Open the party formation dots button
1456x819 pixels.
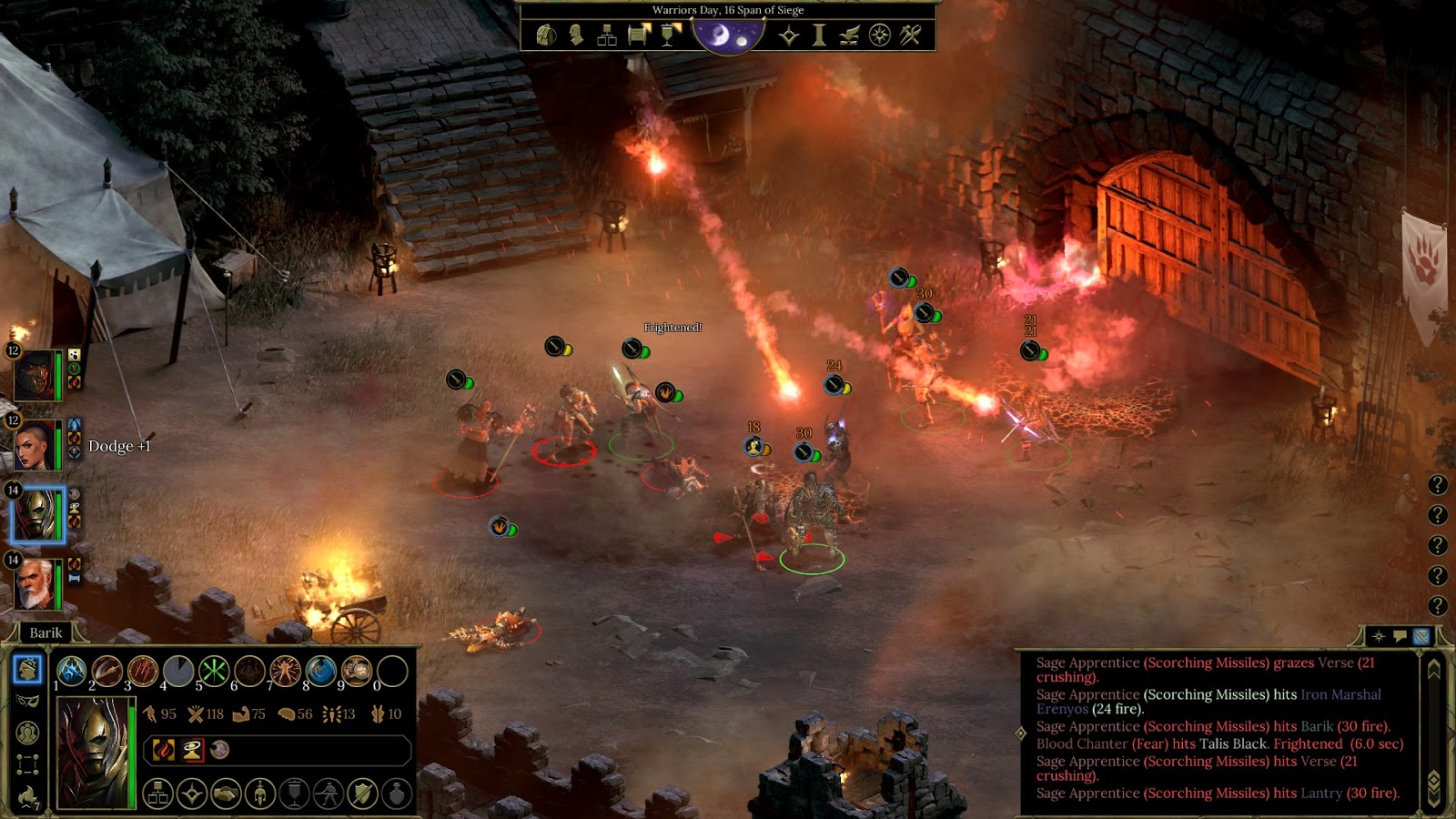point(27,764)
